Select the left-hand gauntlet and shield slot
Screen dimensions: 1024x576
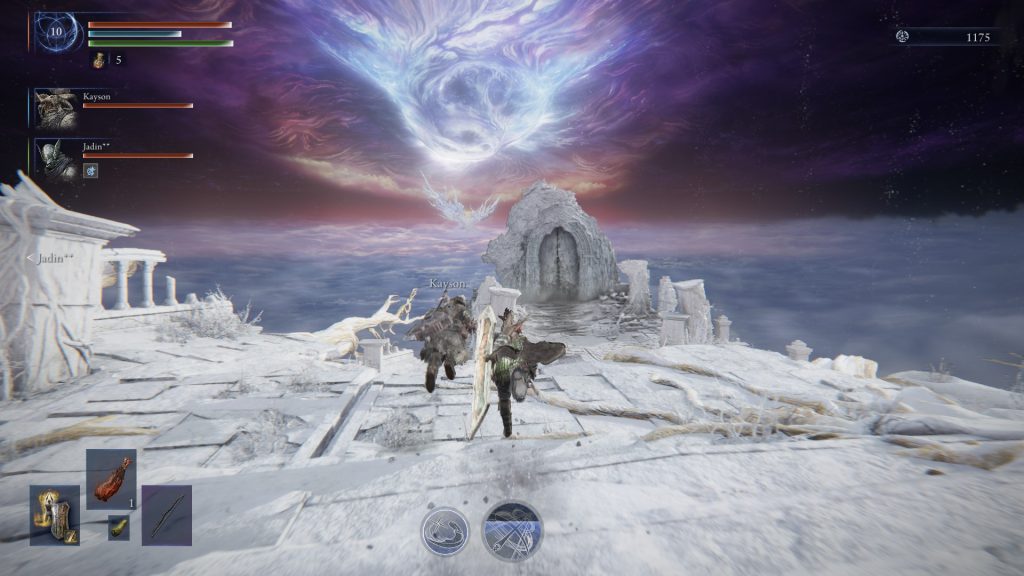(55, 515)
